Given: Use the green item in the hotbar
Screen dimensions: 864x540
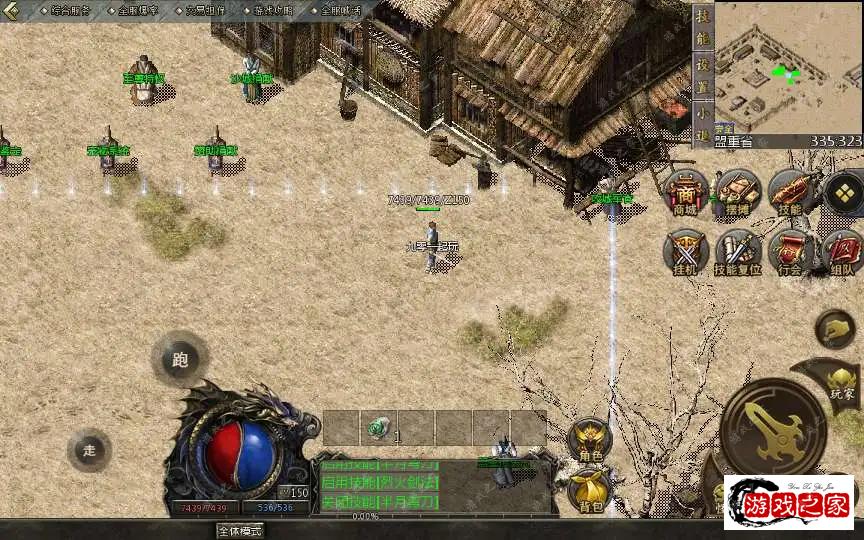Looking at the screenshot, I should [x=379, y=427].
